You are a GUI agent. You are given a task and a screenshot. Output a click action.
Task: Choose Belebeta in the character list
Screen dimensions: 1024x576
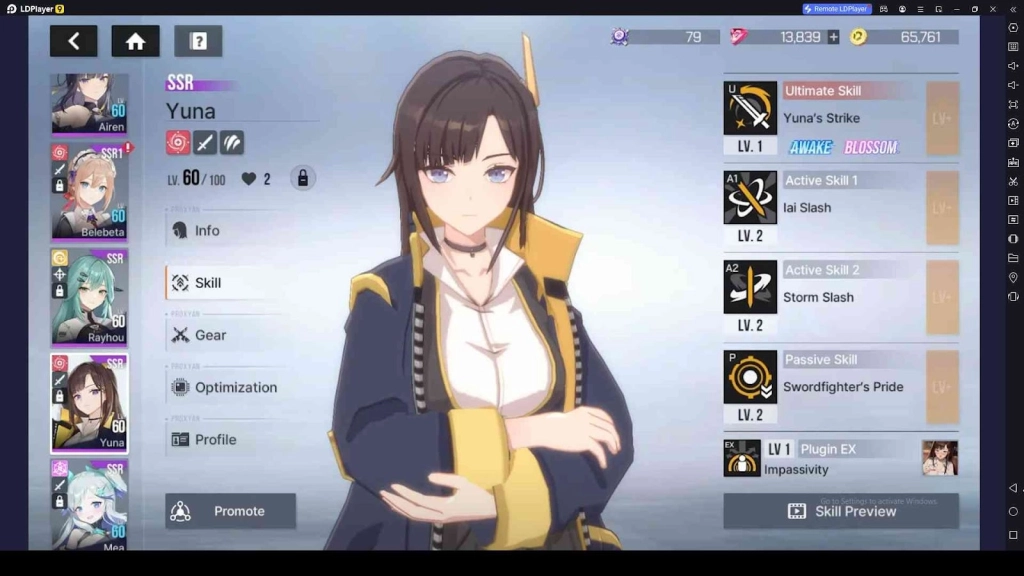click(x=89, y=190)
